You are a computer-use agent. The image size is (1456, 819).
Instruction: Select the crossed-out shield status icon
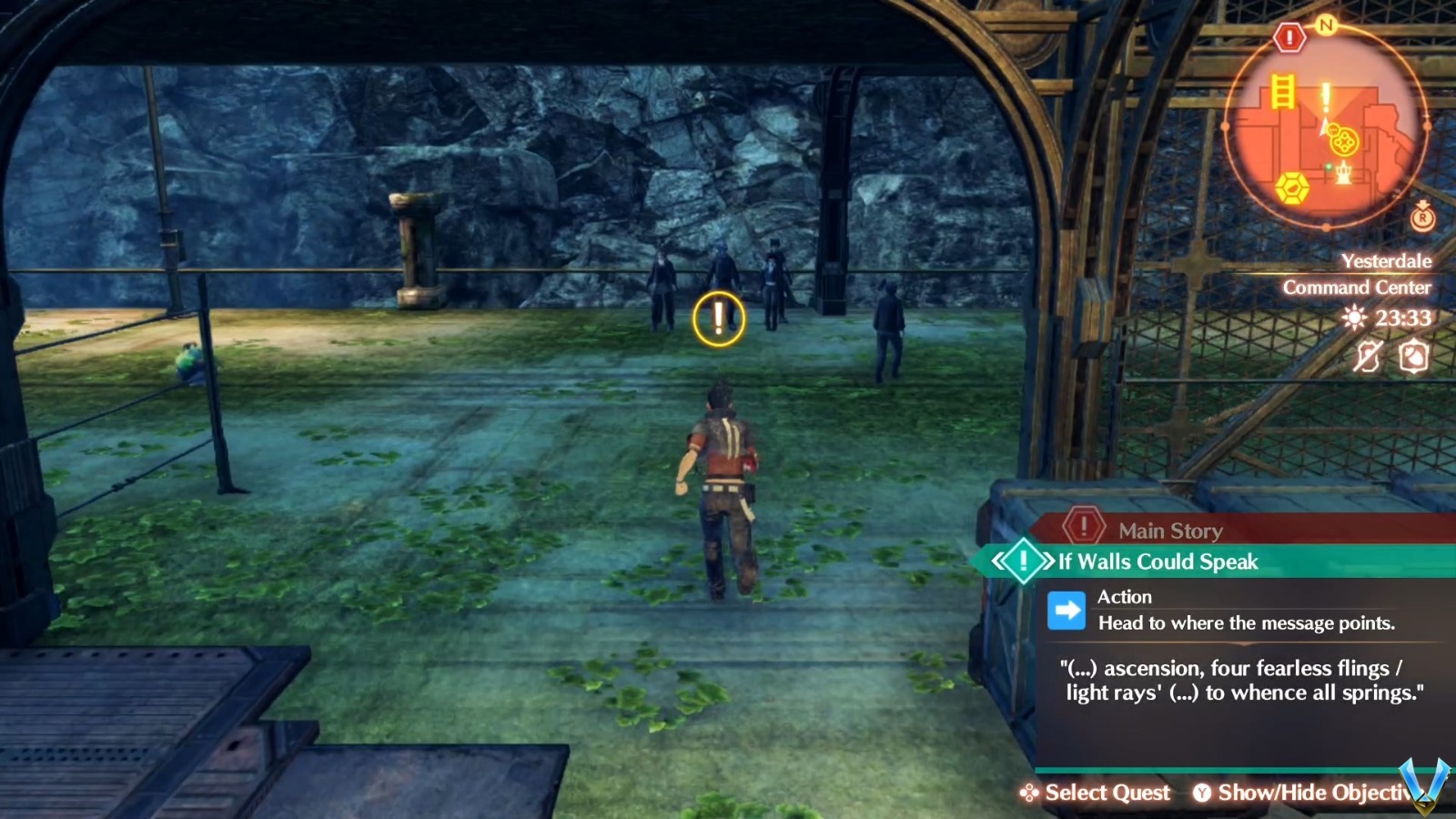1368,356
